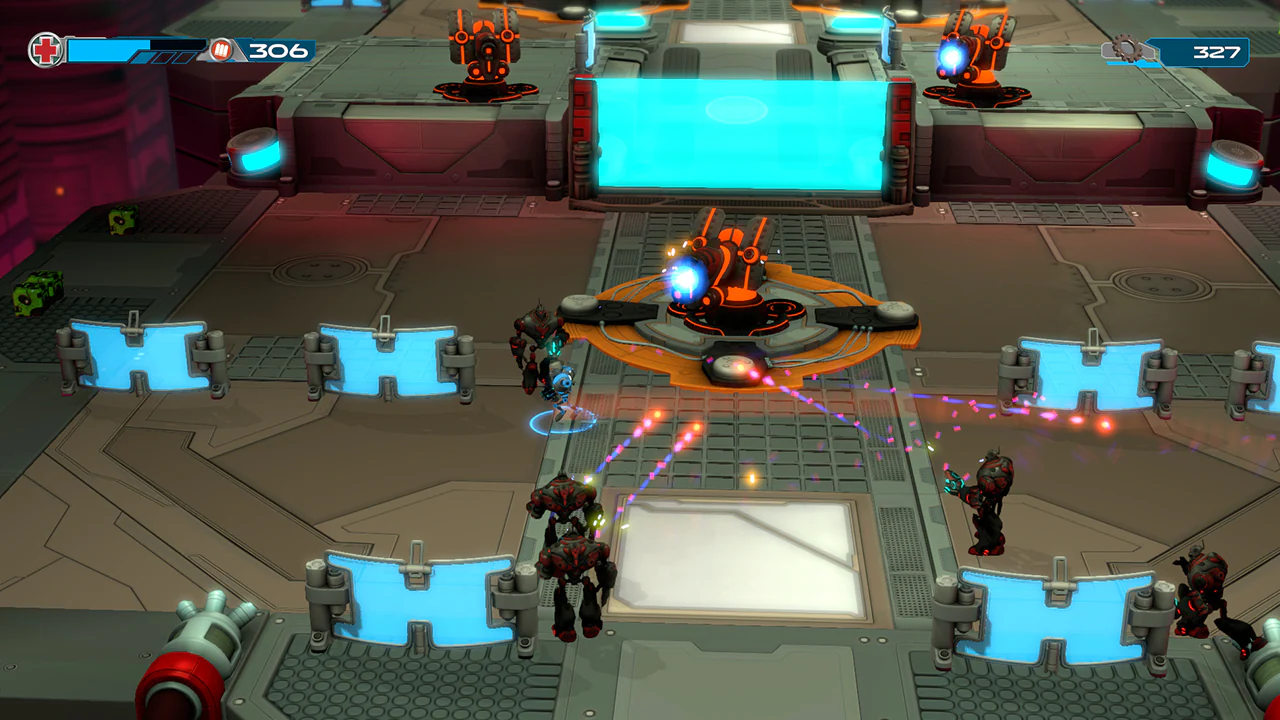Image resolution: width=1280 pixels, height=720 pixels.
Task: Click the gear icon beside the bolt counter
Action: click(1127, 46)
